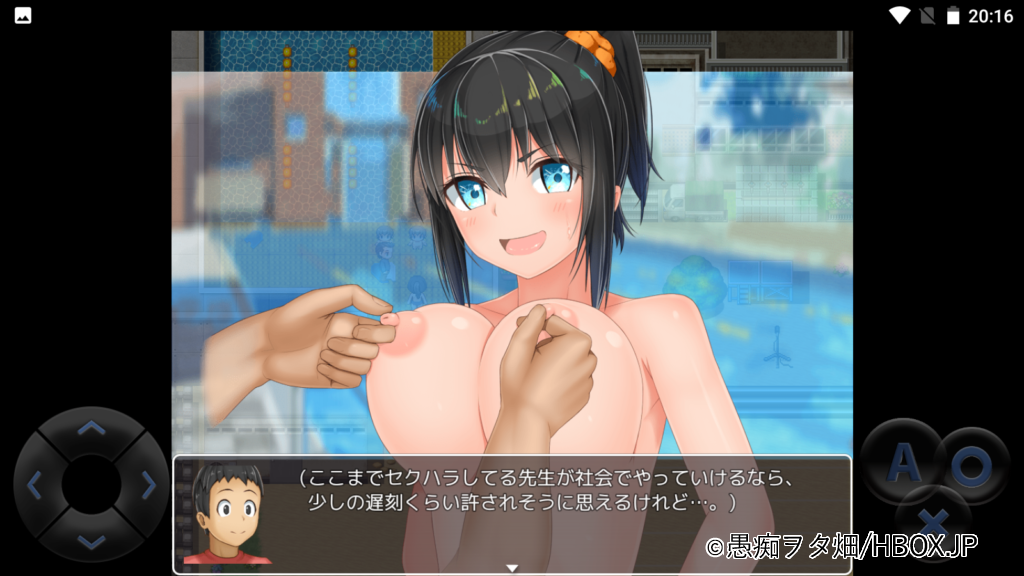This screenshot has width=1024, height=576.
Task: Tap the up arrow on the virtual D-pad
Action: 91,429
